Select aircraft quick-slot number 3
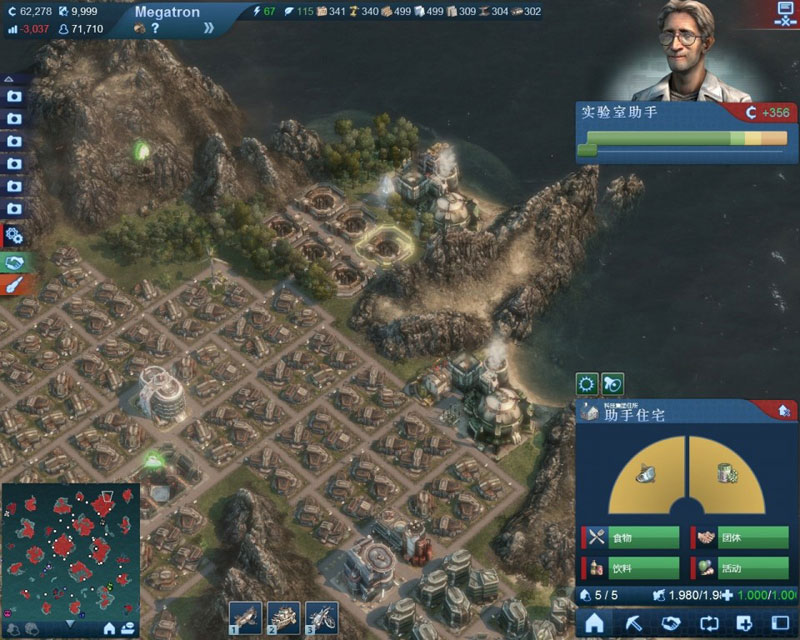Screen dimensions: 800x640 coord(320,616)
